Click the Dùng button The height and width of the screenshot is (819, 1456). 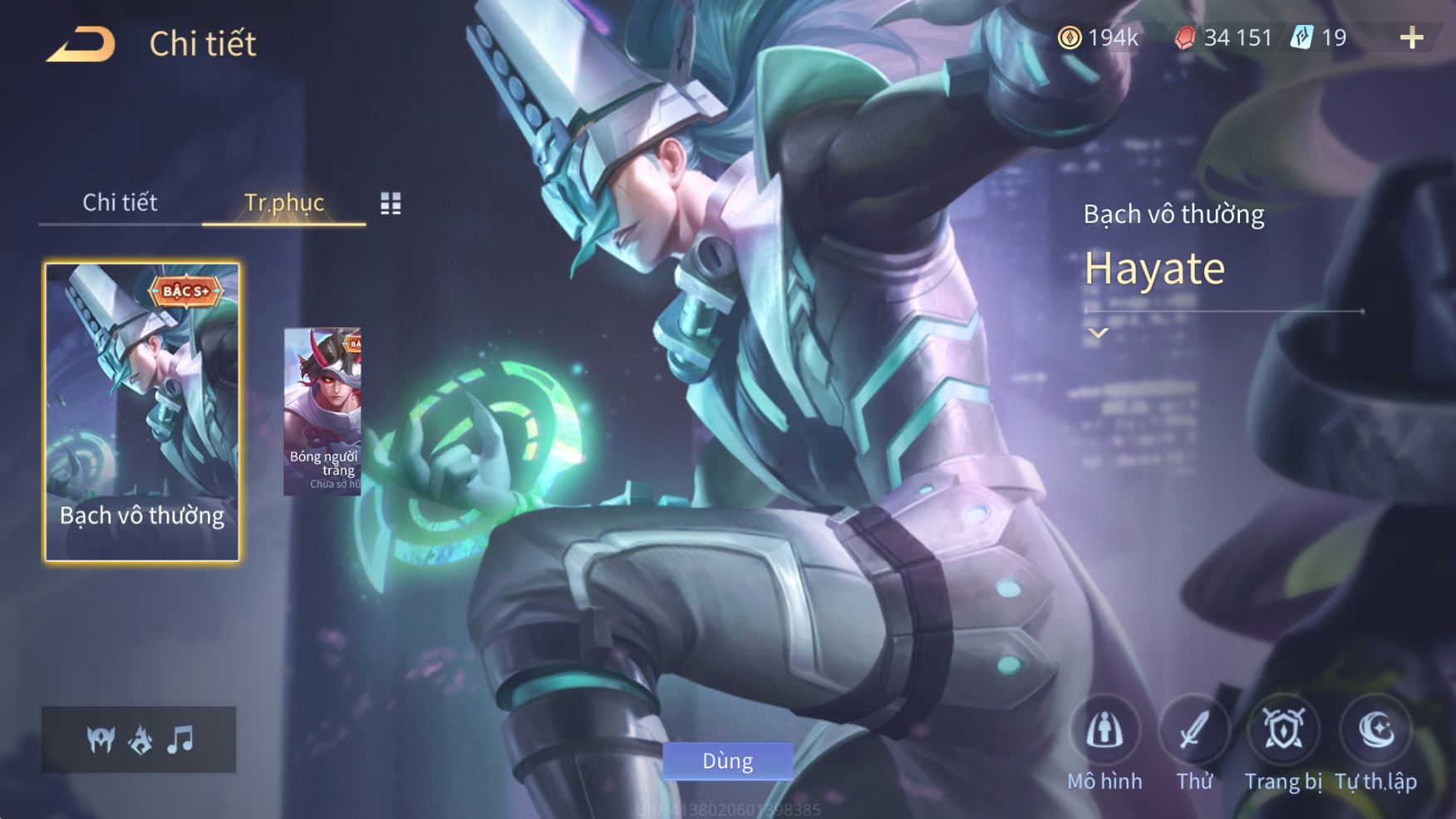727,761
